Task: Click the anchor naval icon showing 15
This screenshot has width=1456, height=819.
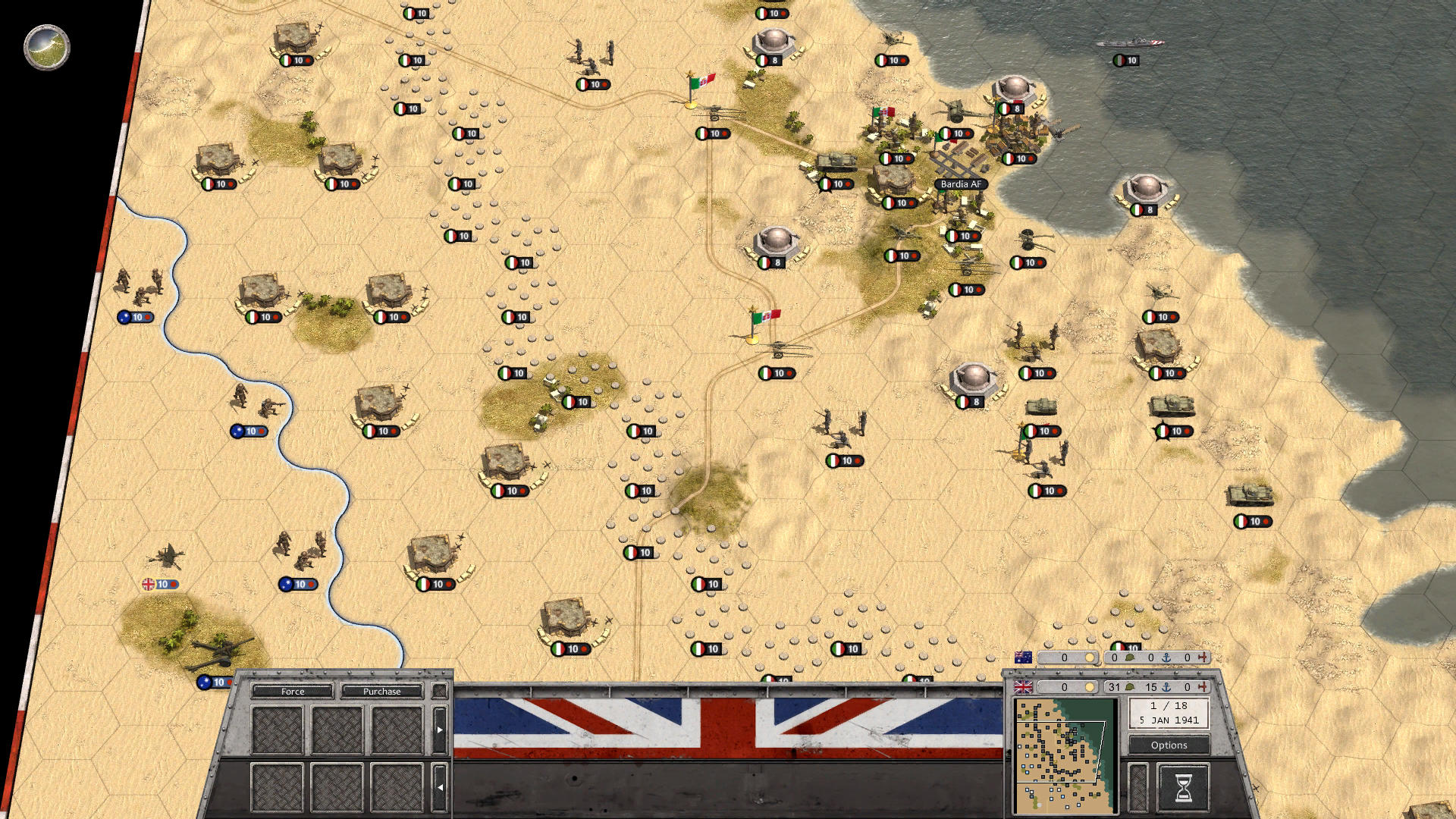Action: point(1166,687)
